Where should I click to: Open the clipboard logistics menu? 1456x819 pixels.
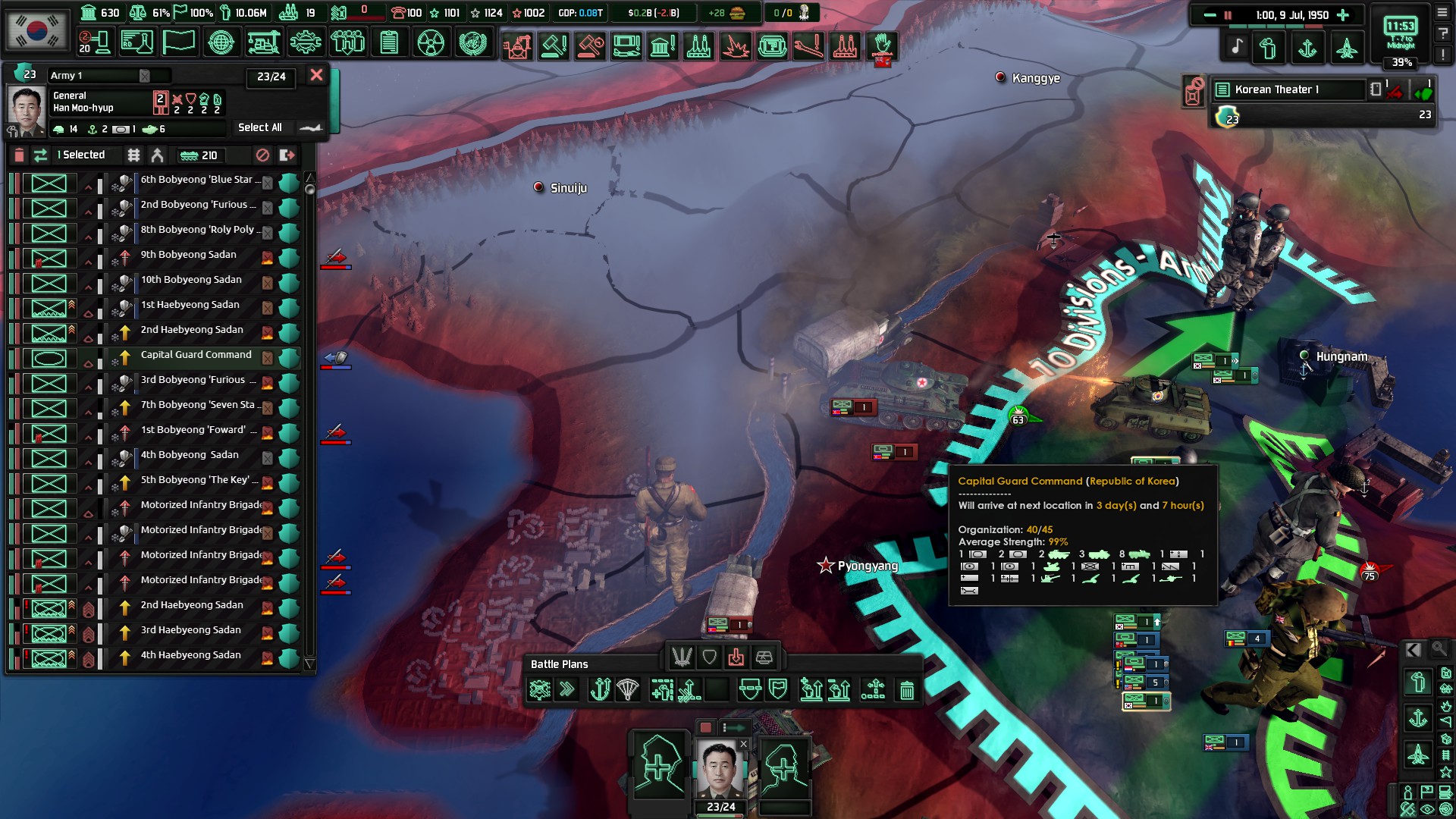coord(389,42)
